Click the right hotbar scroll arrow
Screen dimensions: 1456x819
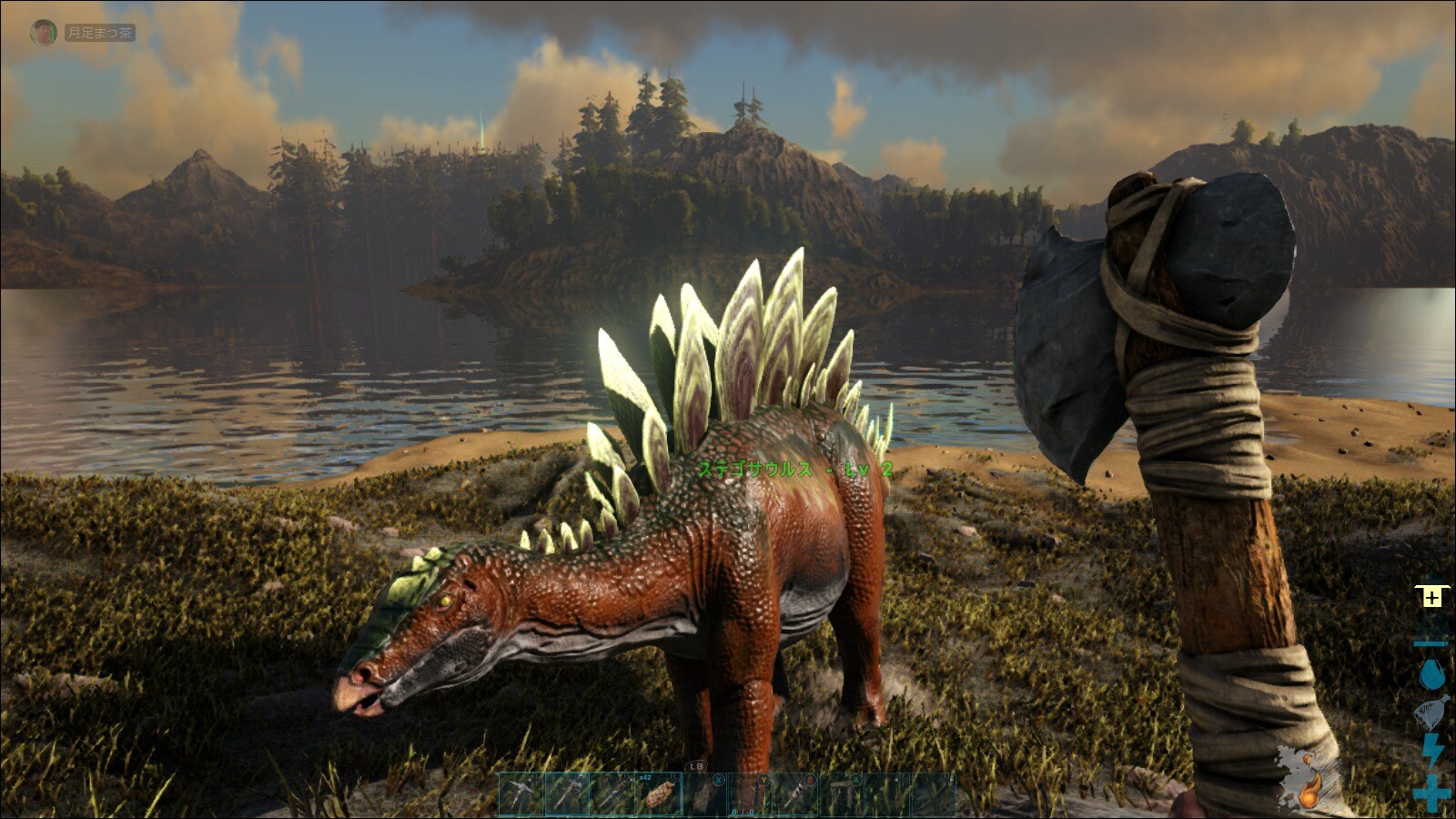[952, 778]
